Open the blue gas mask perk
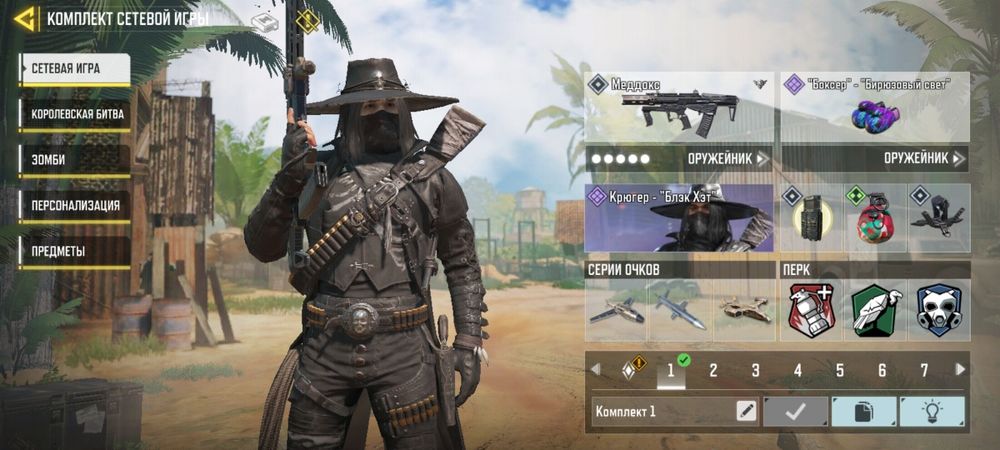The height and width of the screenshot is (450, 1000). coord(939,309)
